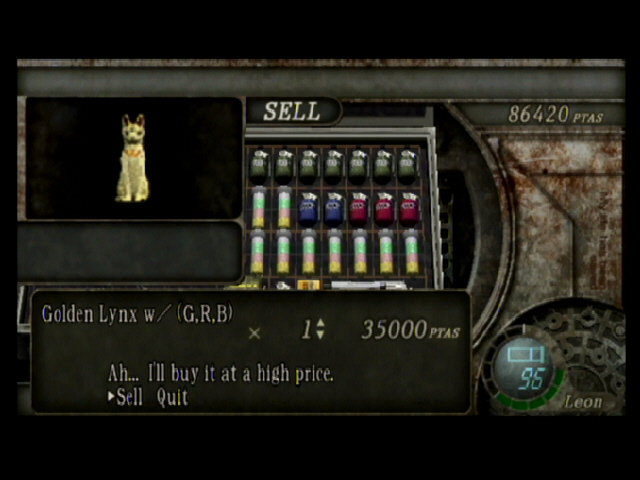The width and height of the screenshot is (640, 480).
Task: Choose Sell to confirm the sale
Action: coord(130,397)
